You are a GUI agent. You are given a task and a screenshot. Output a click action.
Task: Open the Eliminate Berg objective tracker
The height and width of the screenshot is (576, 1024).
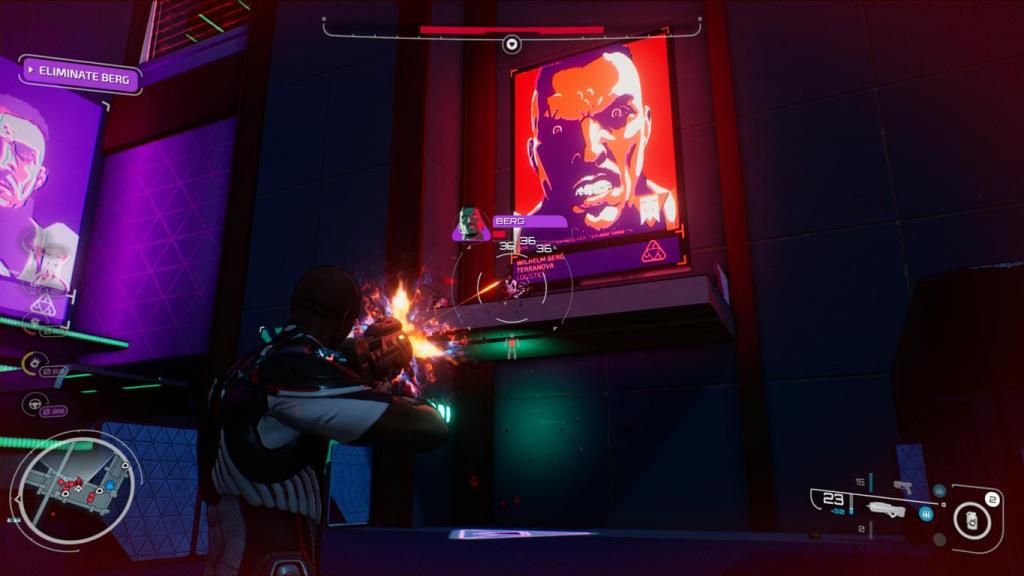pos(80,73)
